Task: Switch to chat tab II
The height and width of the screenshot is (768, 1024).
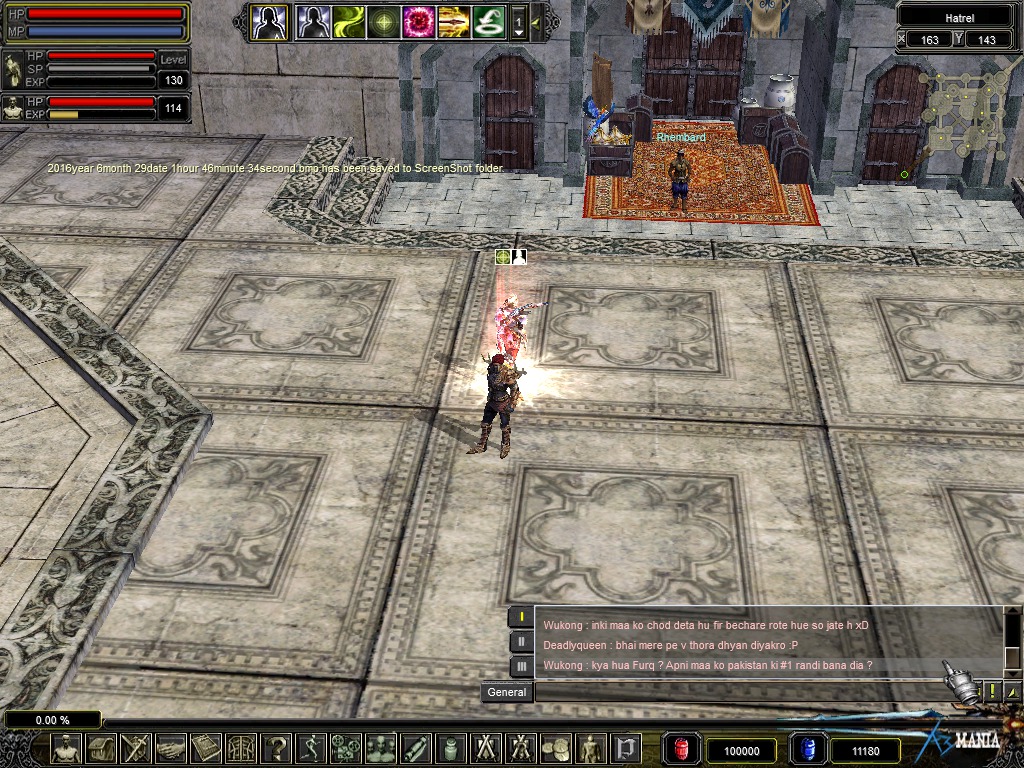Action: [521, 641]
